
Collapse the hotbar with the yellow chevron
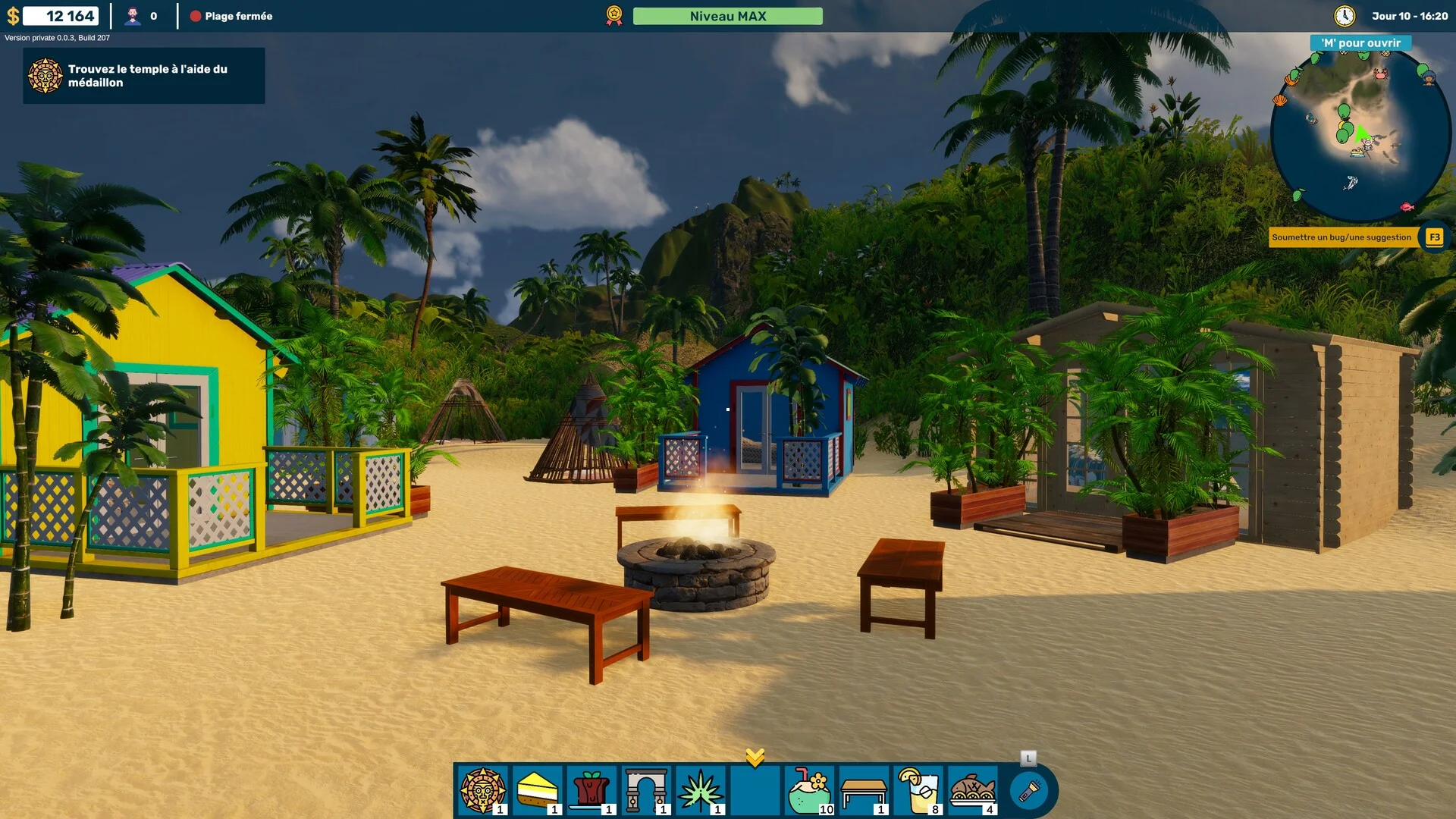(755, 756)
